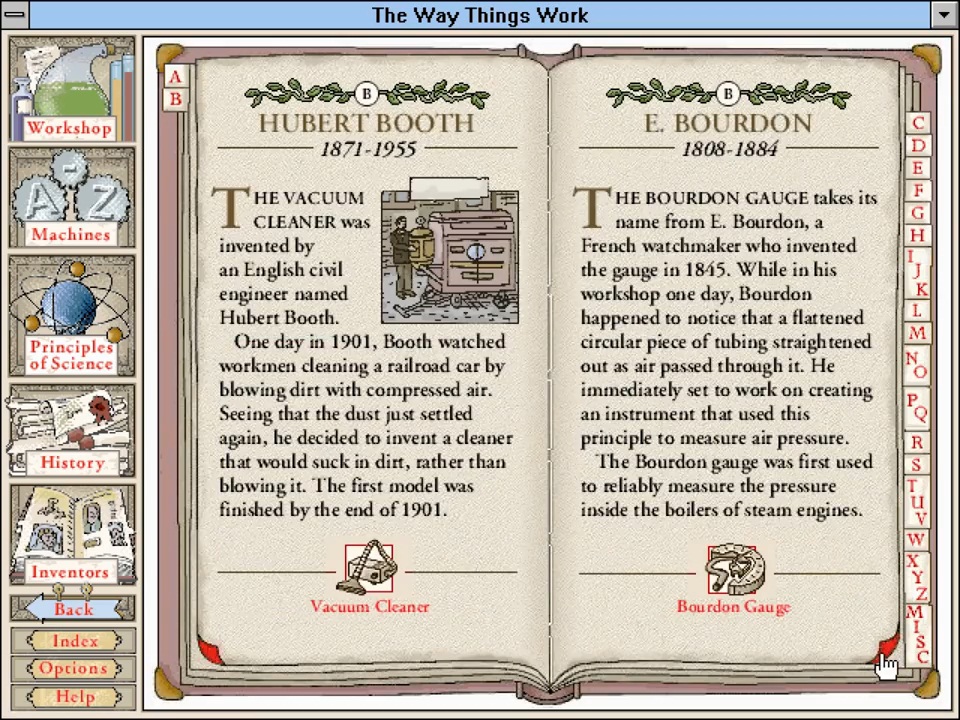
Task: Turn to the next page corner
Action: (x=886, y=649)
